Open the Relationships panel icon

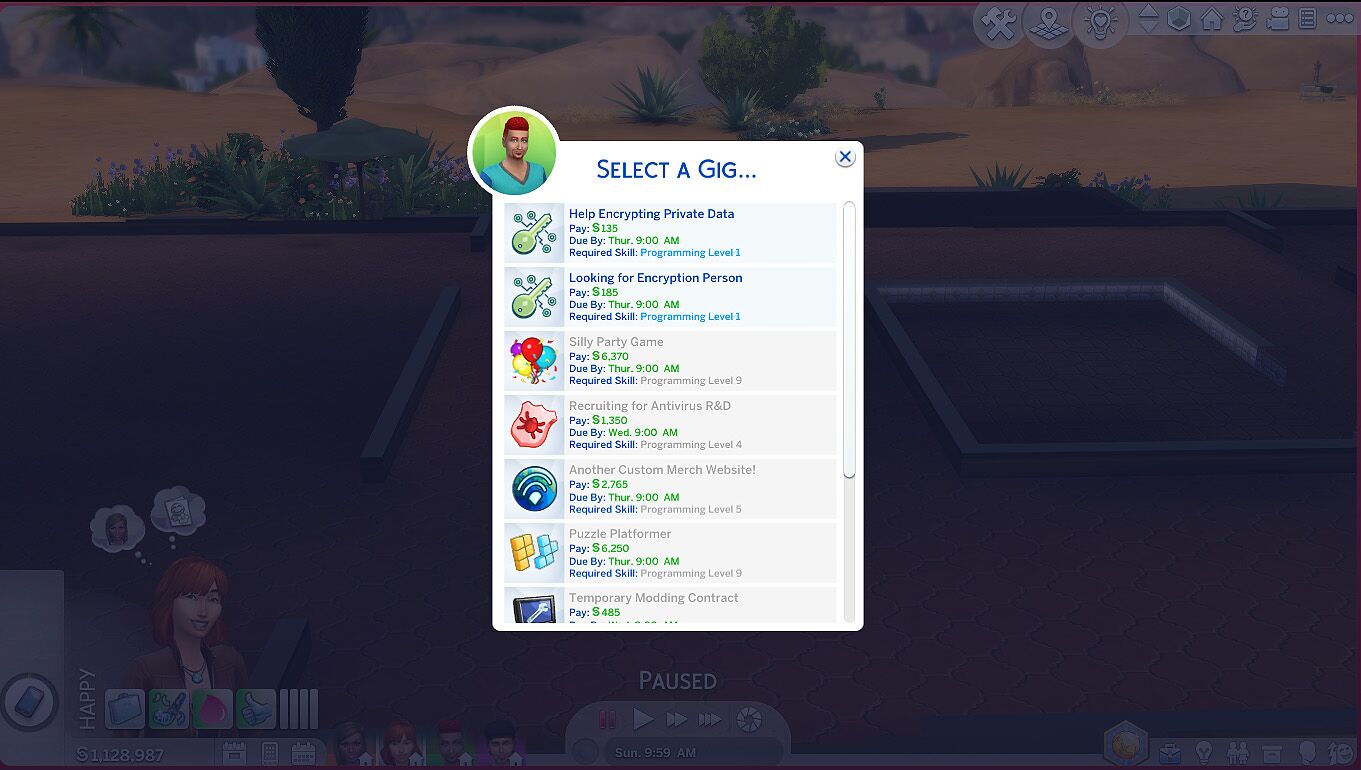click(1237, 752)
